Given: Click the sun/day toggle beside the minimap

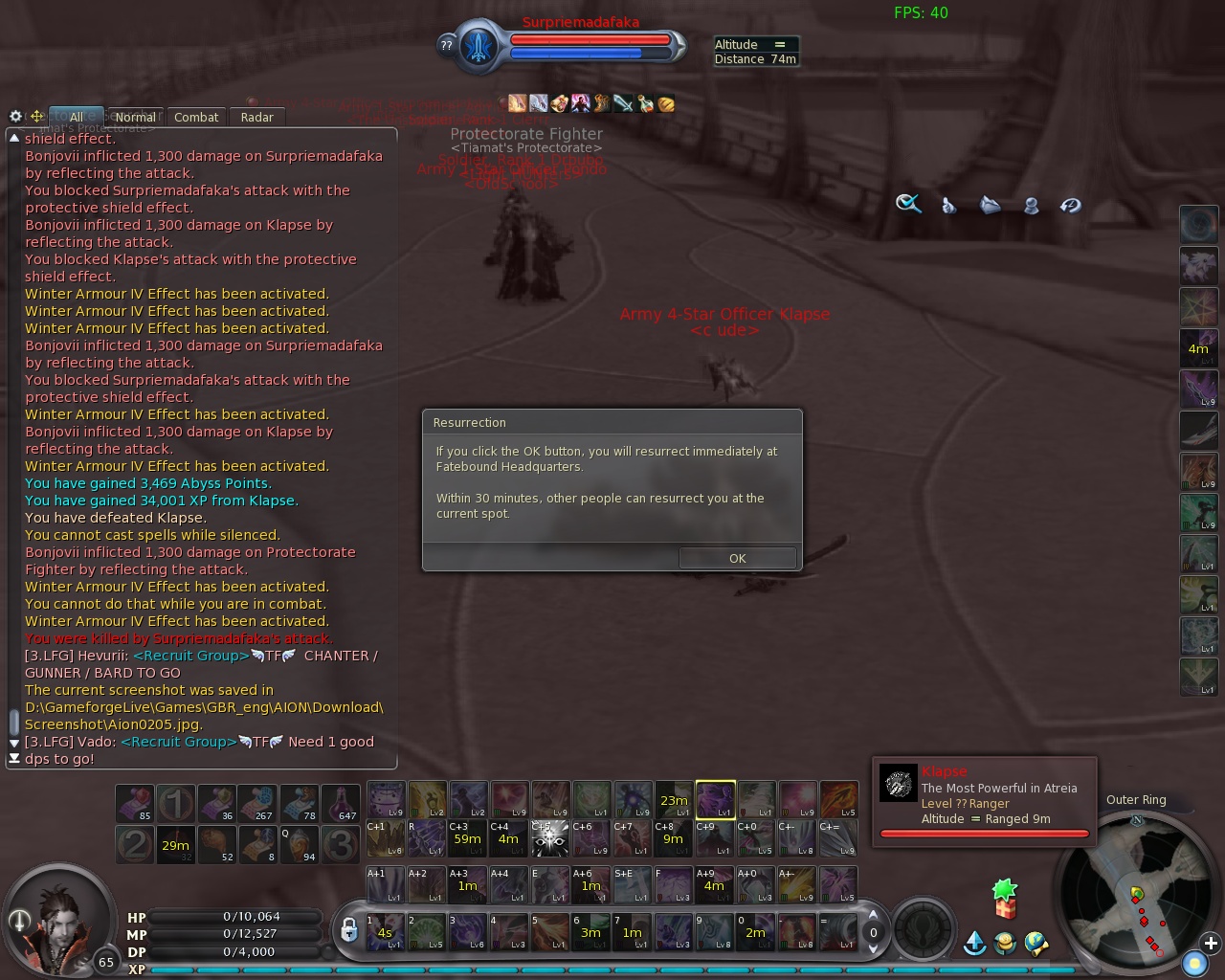Looking at the screenshot, I should [1195, 964].
